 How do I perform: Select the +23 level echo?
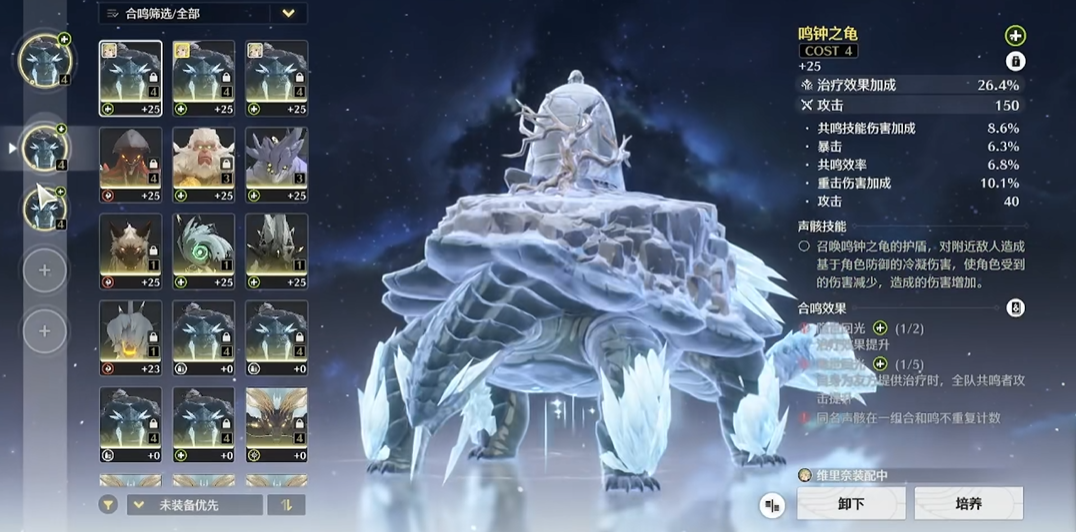pos(130,338)
